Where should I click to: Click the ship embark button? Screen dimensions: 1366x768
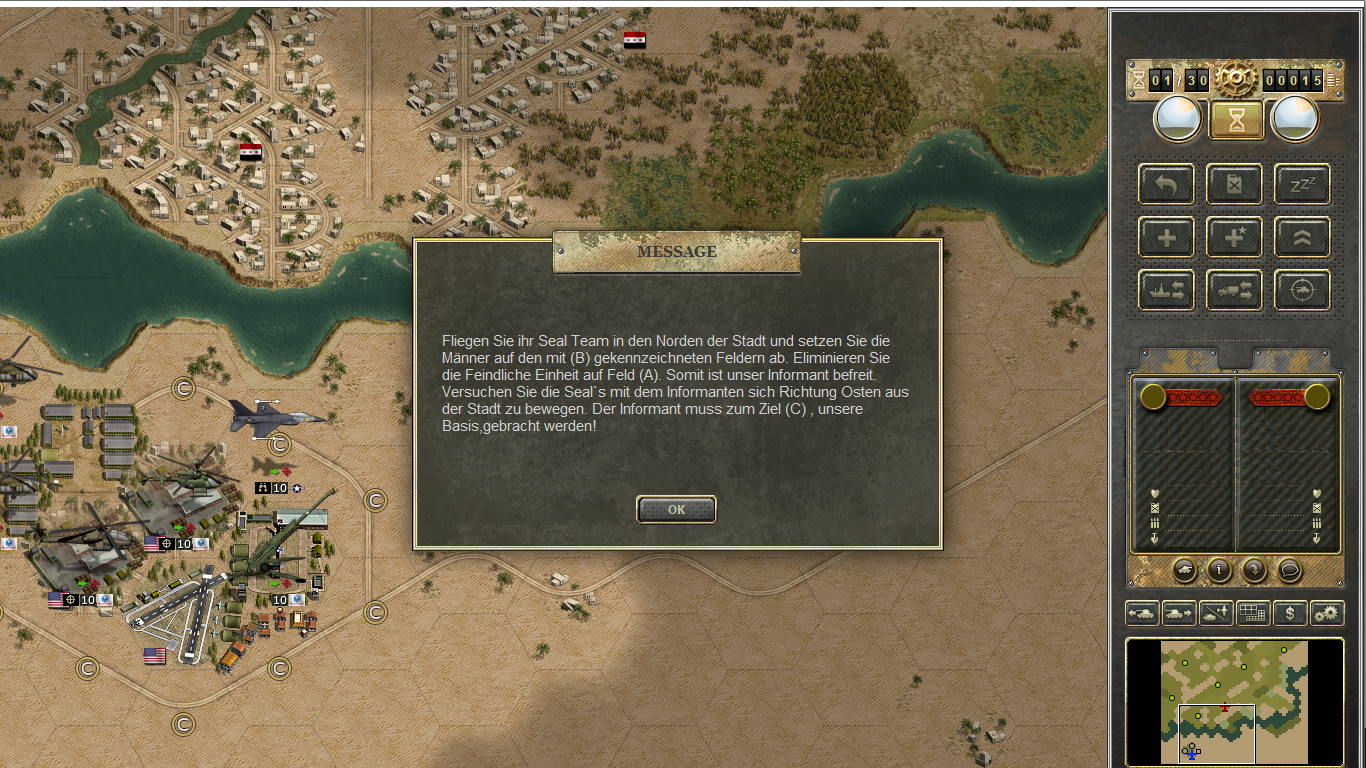coord(1166,290)
